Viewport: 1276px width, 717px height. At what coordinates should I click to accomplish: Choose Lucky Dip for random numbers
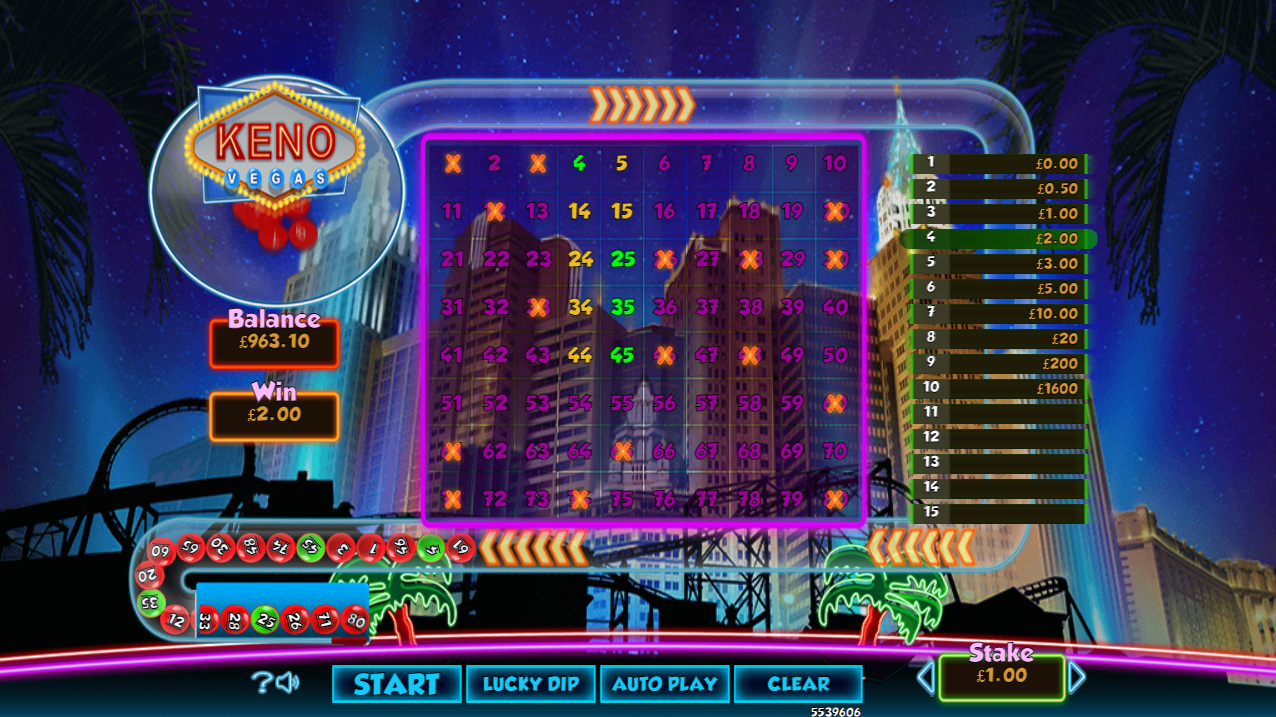click(x=531, y=684)
